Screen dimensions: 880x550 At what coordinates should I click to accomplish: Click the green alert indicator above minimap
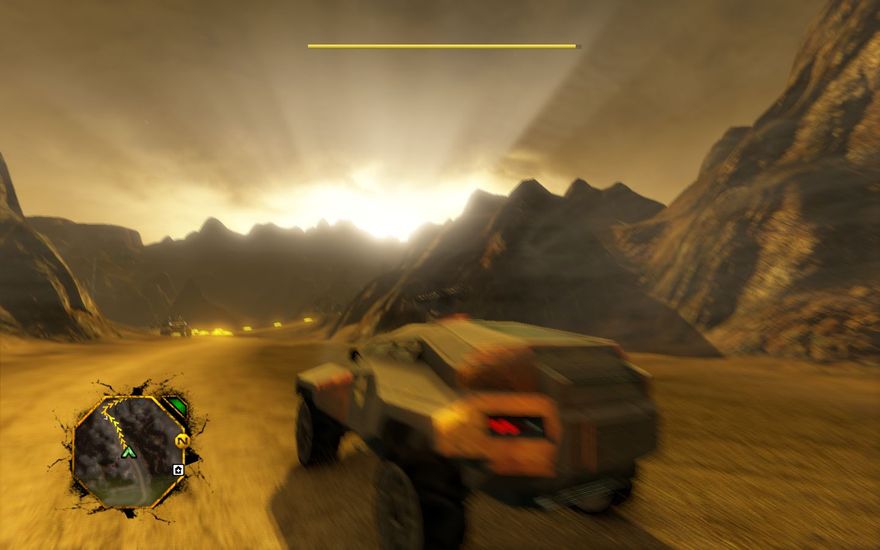[175, 407]
